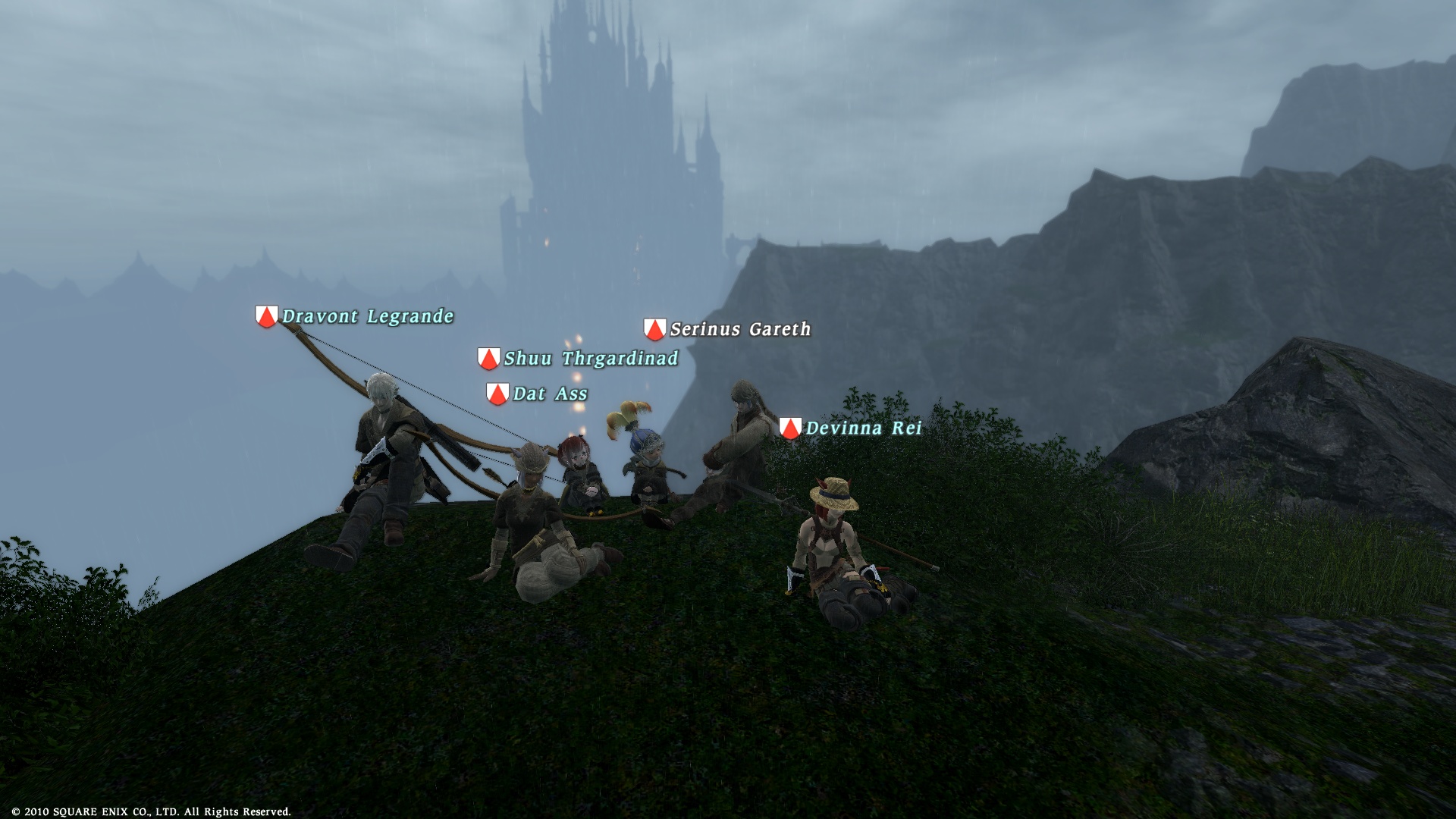Choose the Serinus Gareth nameplate
1456x819 pixels.
point(740,329)
